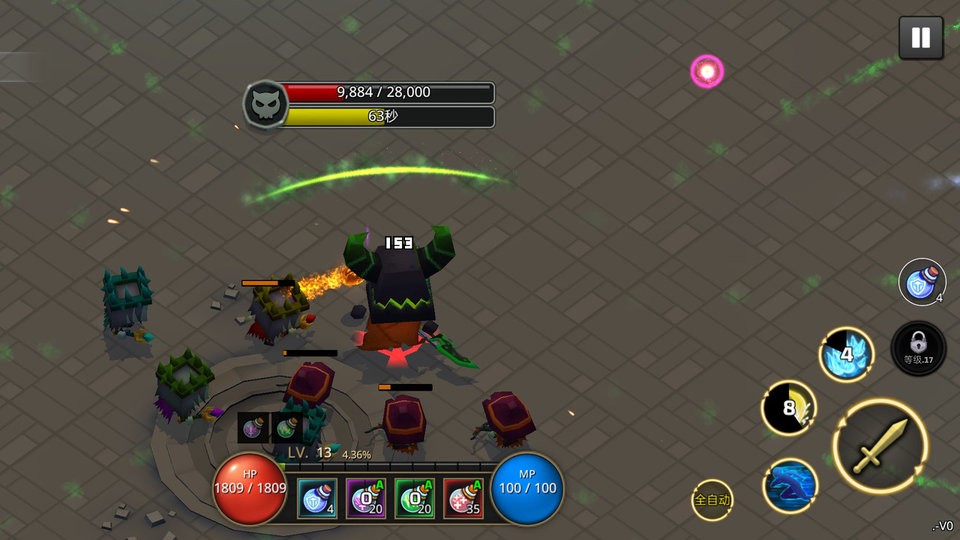960x540 pixels.
Task: Select the shield potion hotbar slot
Action: click(x=317, y=497)
